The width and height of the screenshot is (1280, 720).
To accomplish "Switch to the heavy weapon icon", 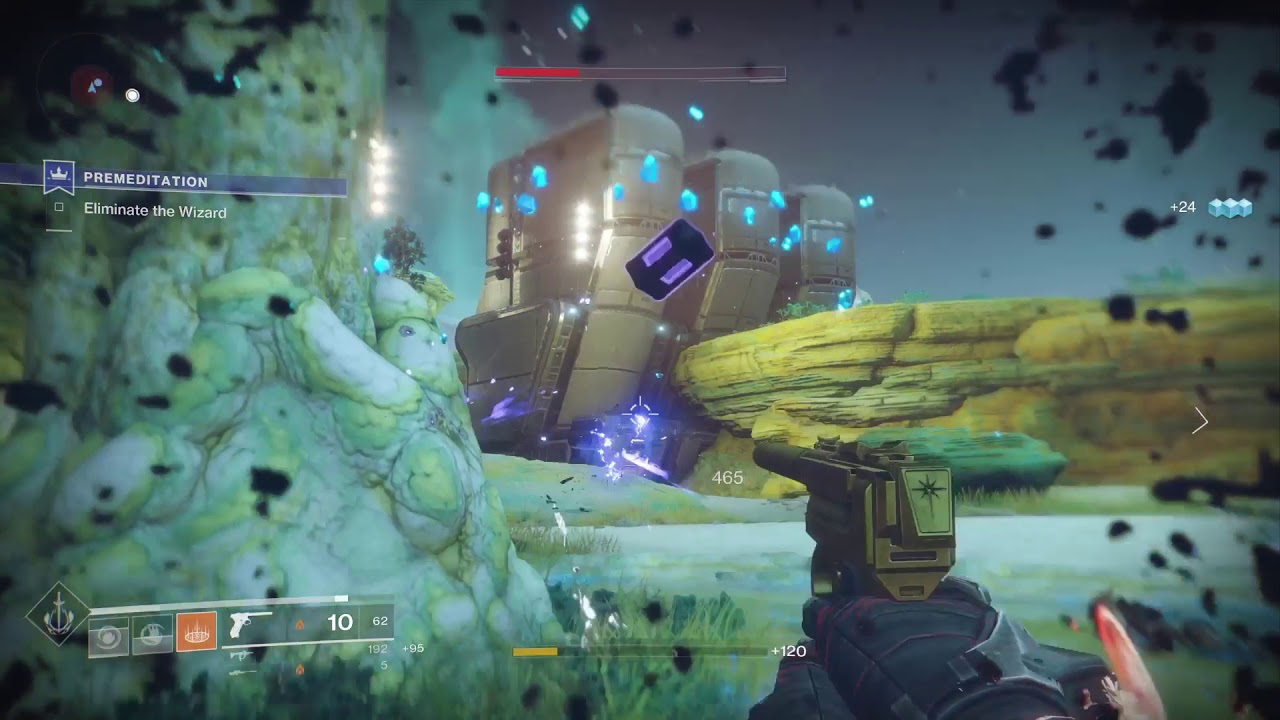I will click(241, 670).
